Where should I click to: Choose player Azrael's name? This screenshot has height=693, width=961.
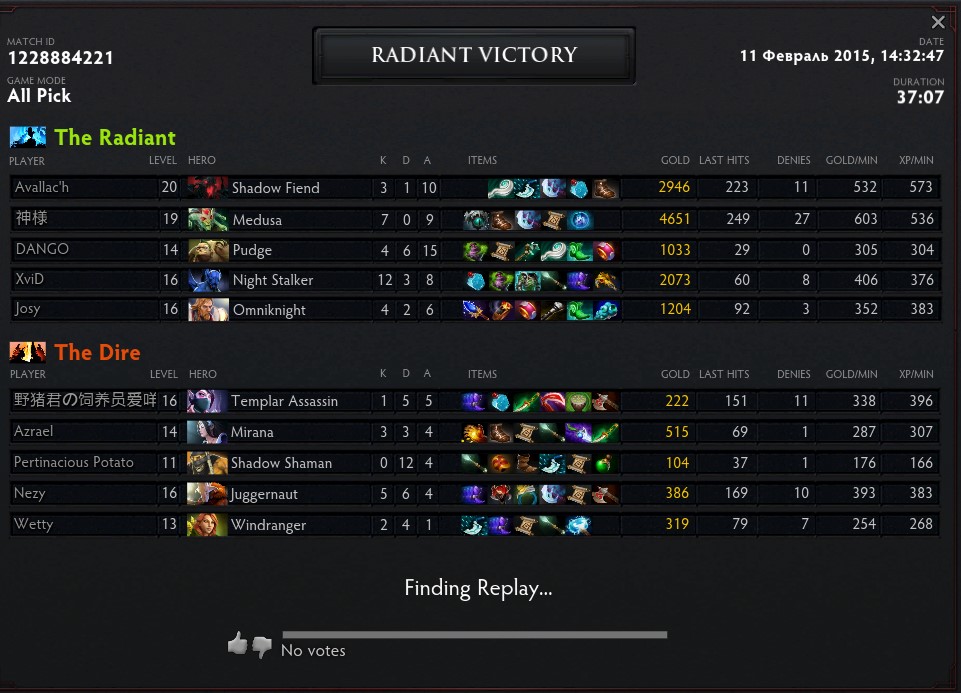pyautogui.click(x=34, y=432)
